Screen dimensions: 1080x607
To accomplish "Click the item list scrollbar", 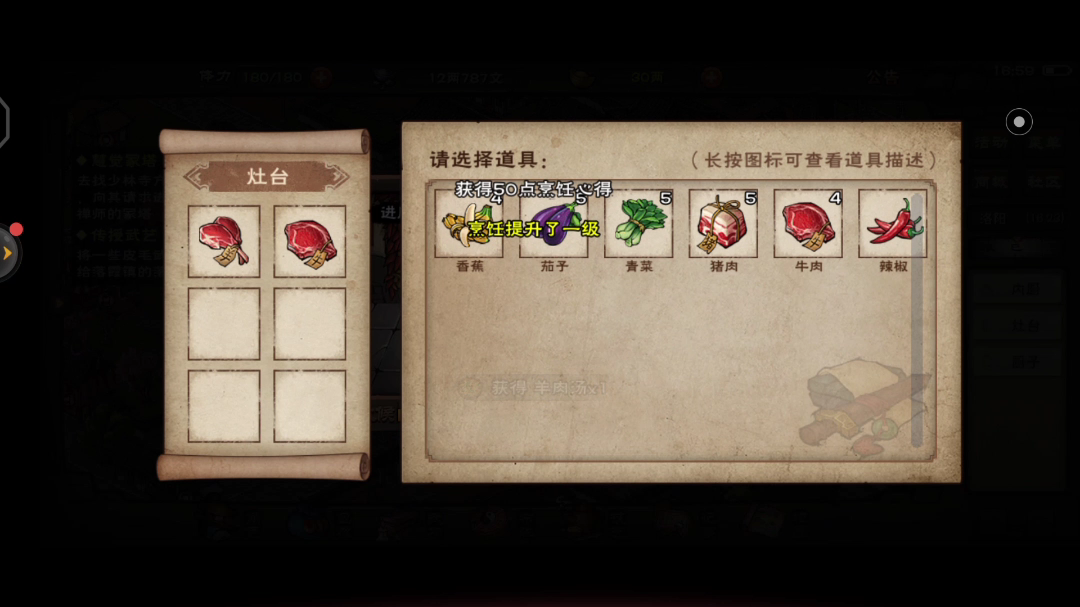I will tap(917, 320).
